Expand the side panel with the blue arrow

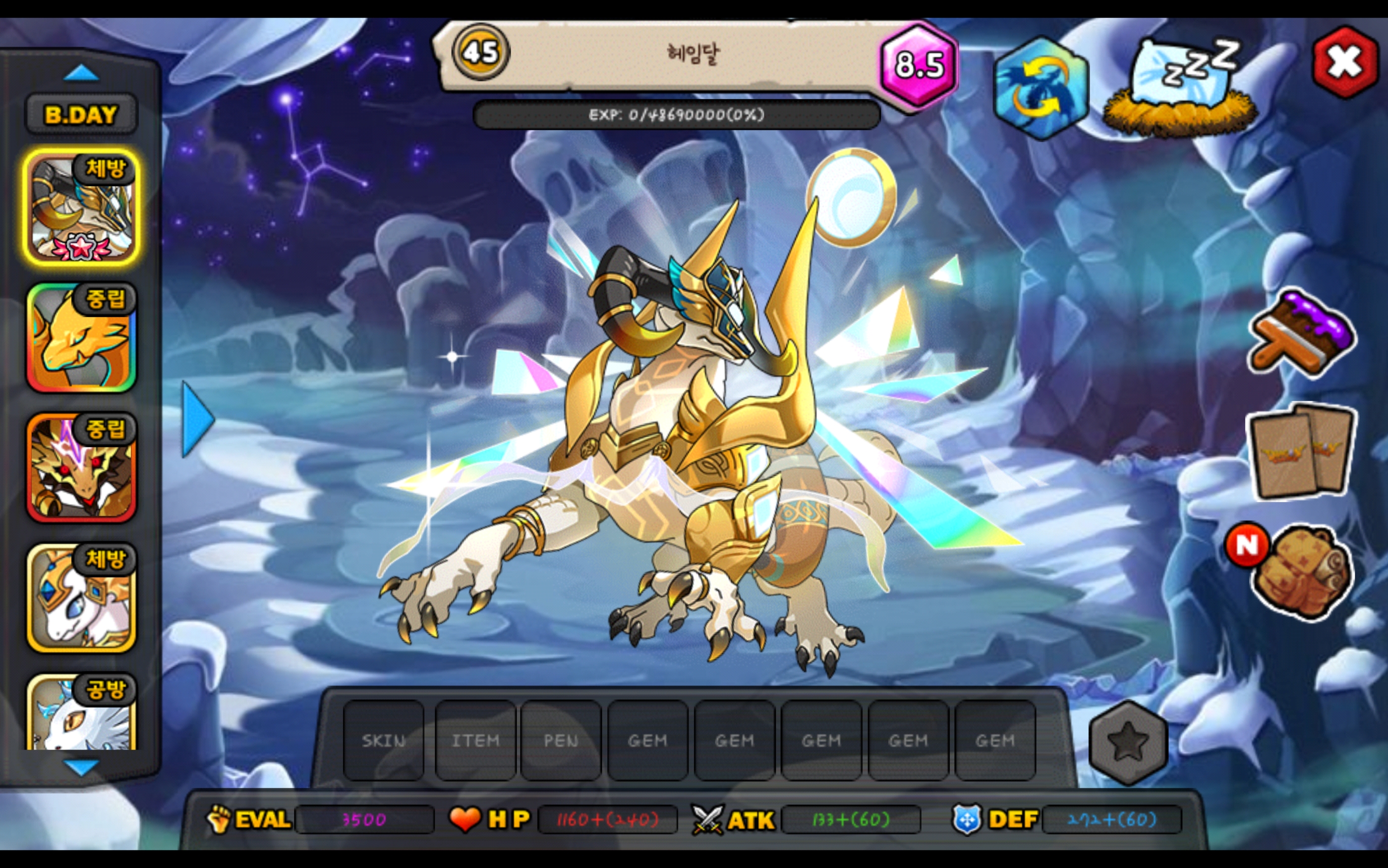point(197,420)
